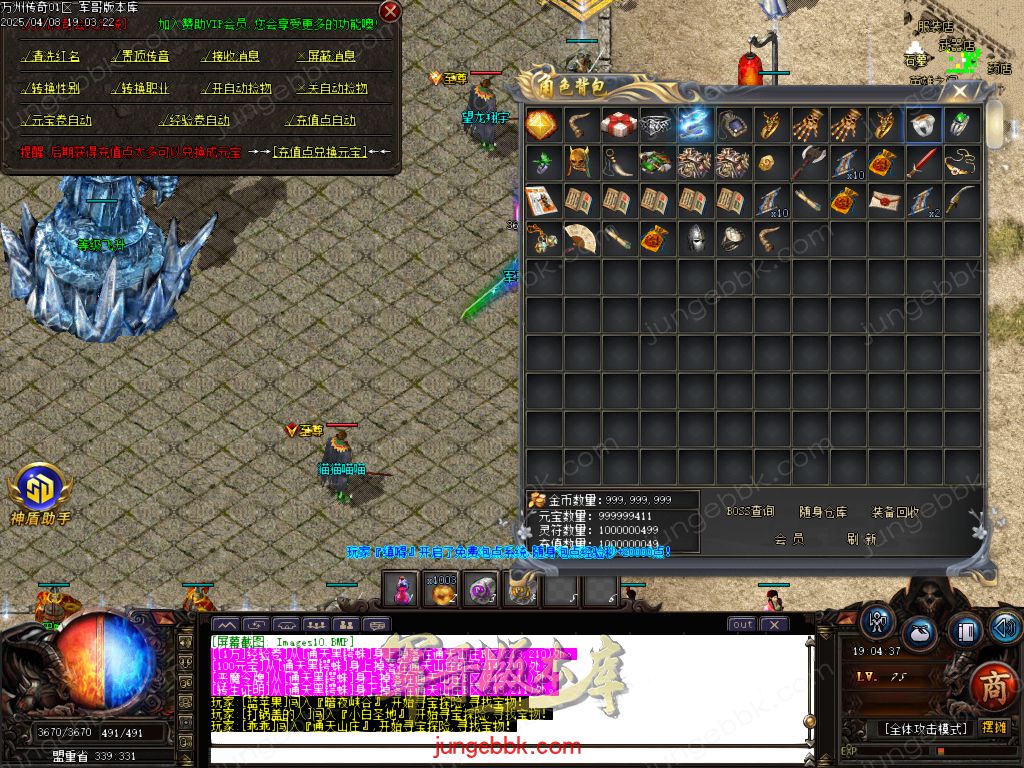Open 随身仓库 portable warehouse

824,512
